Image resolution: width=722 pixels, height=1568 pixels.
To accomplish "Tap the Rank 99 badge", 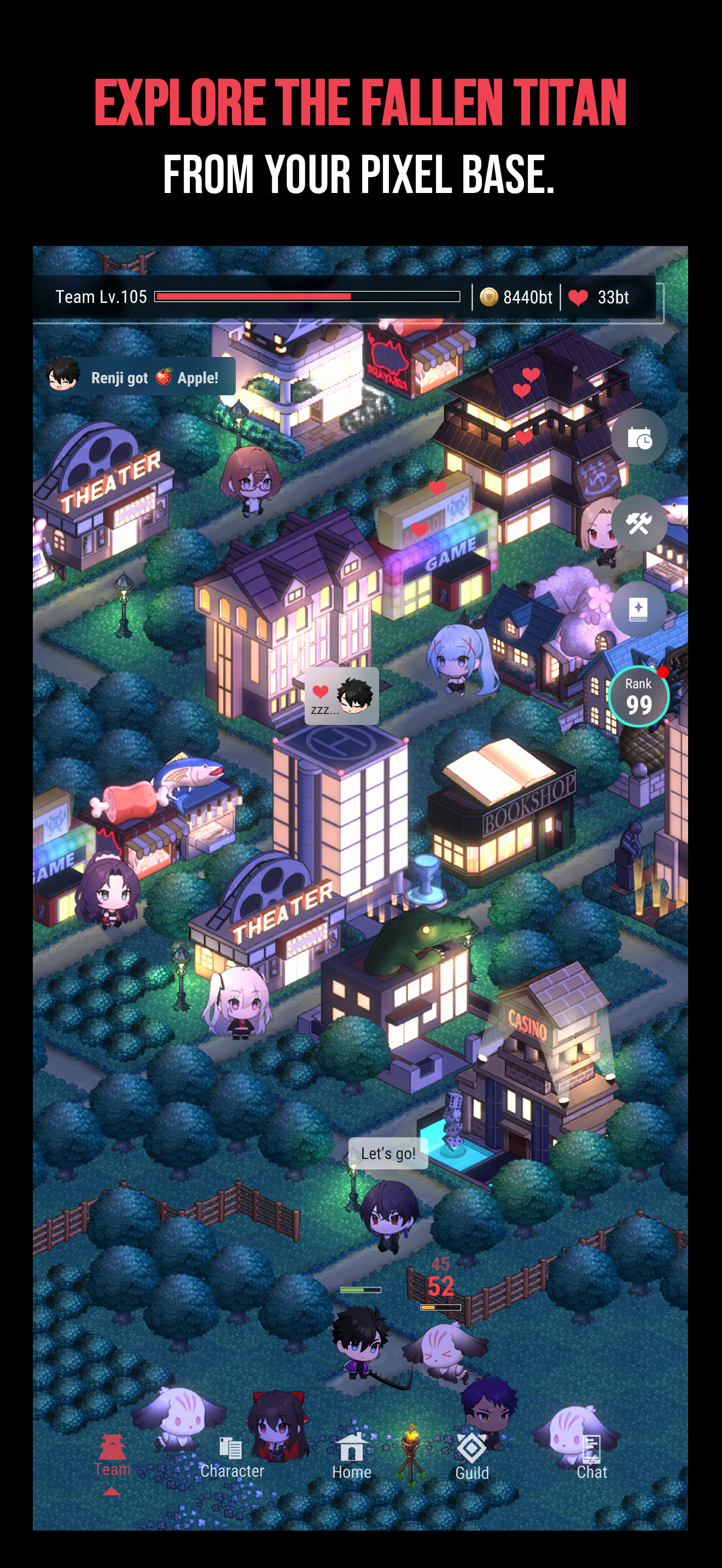I will pos(639,697).
